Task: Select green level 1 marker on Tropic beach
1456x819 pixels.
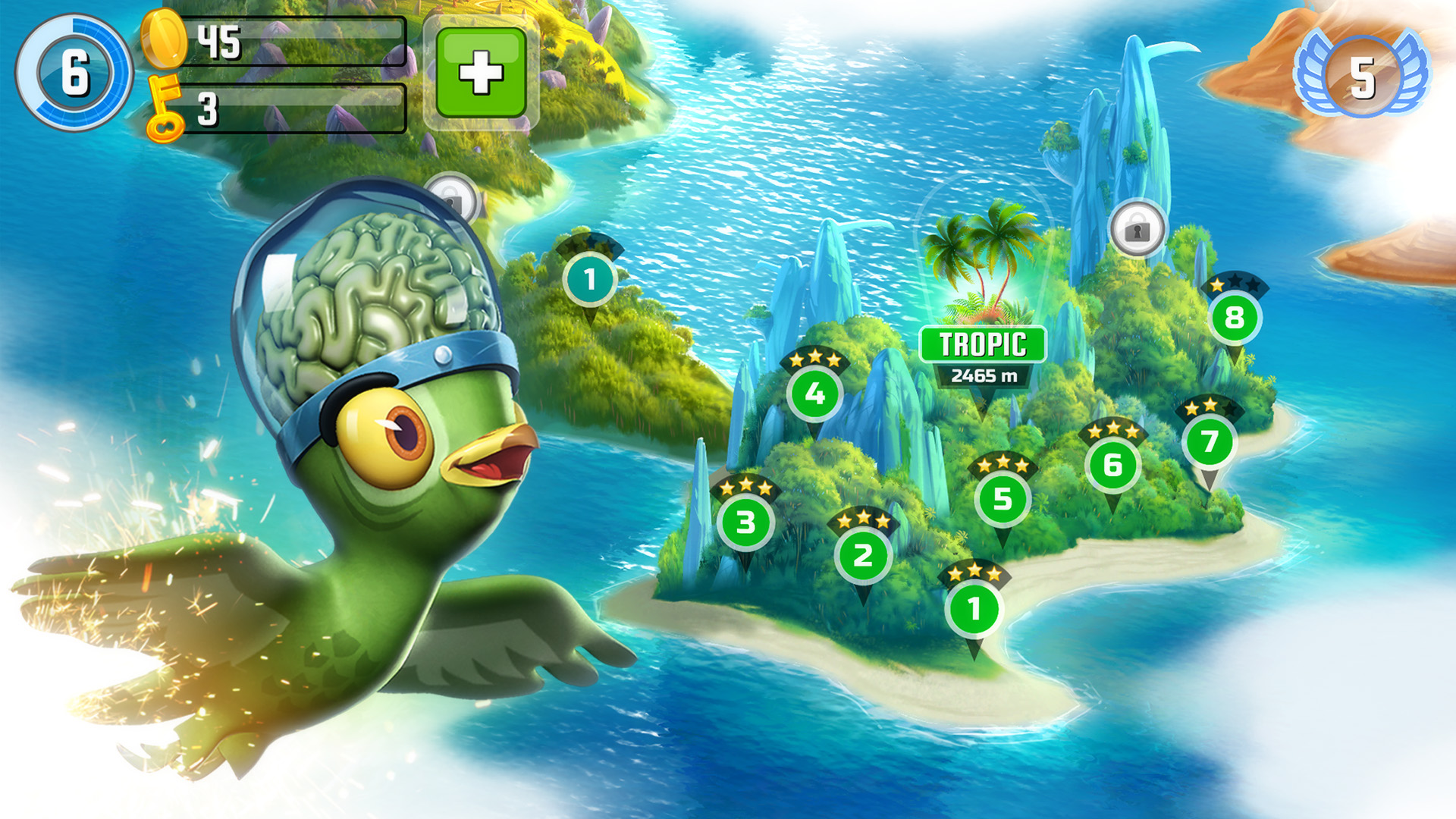Action: pyautogui.click(x=974, y=608)
